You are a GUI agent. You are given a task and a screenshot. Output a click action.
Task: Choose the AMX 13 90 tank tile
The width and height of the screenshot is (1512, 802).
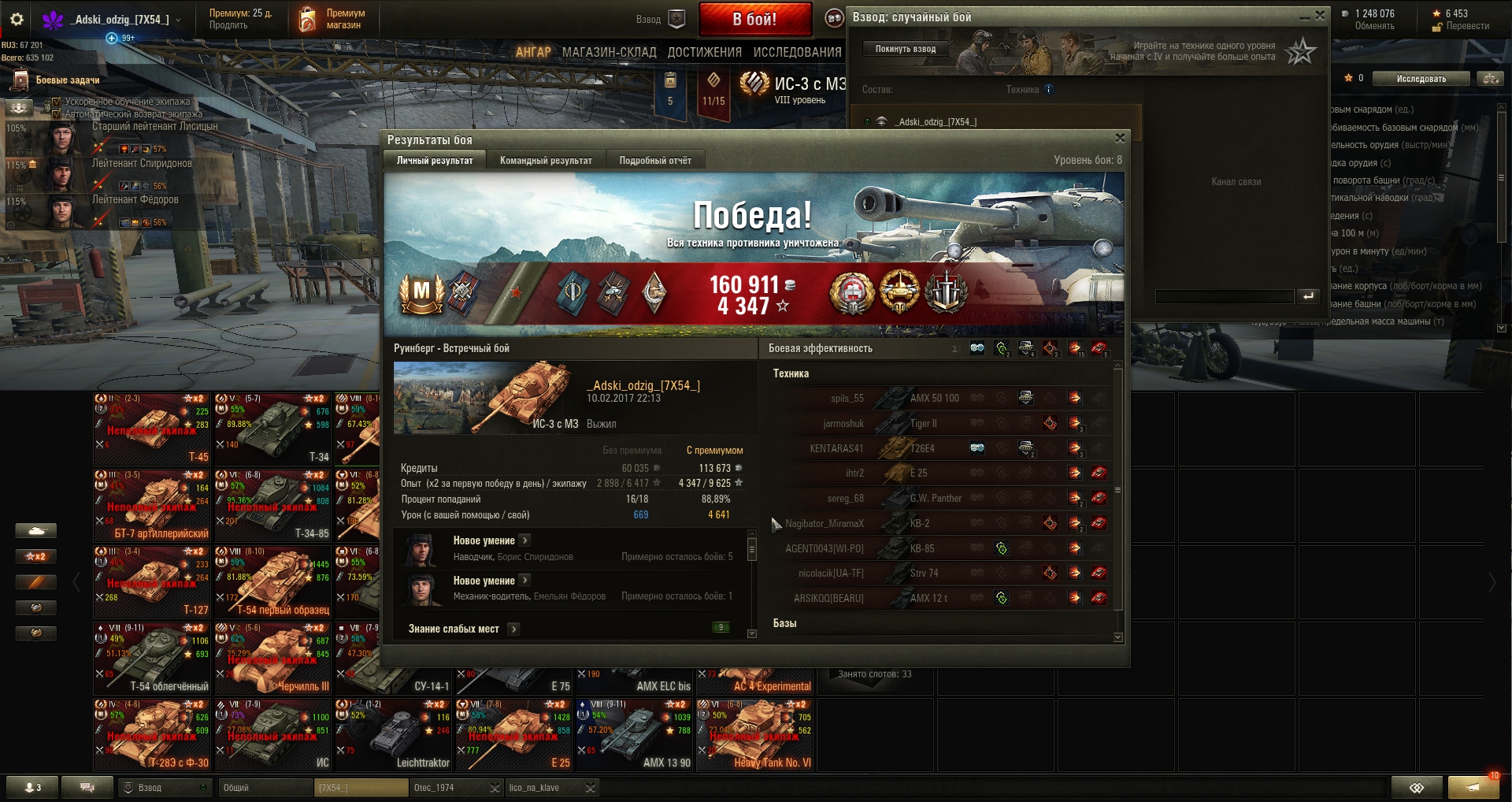tap(635, 734)
